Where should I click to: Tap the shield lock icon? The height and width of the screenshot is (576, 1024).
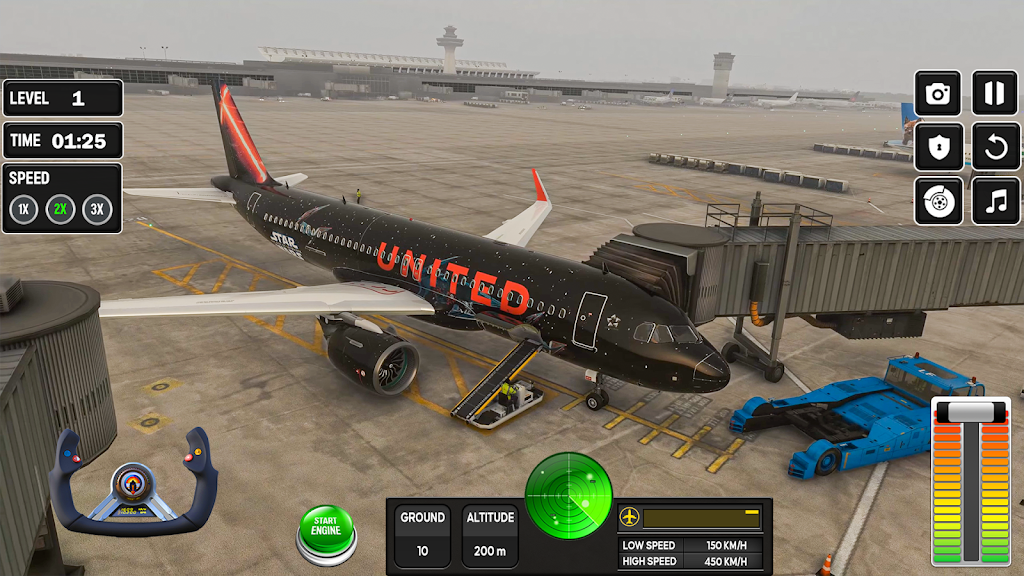click(x=938, y=148)
